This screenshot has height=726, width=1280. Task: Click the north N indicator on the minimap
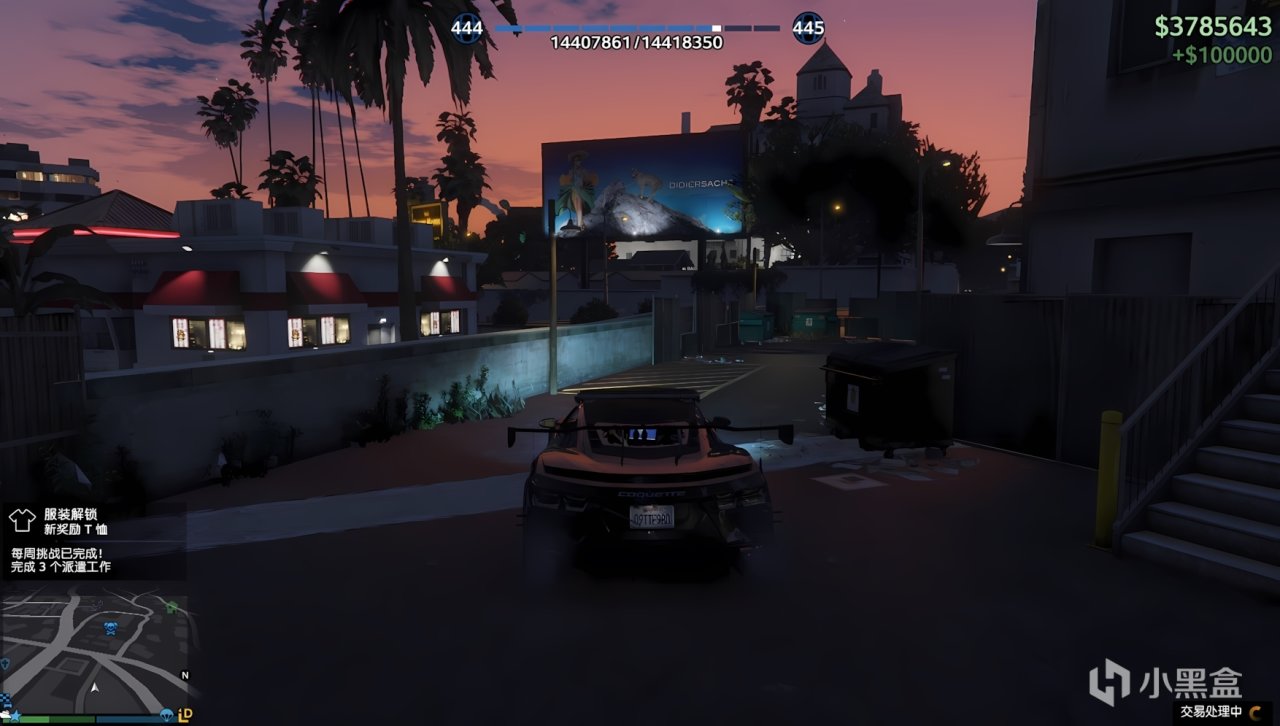click(x=185, y=674)
